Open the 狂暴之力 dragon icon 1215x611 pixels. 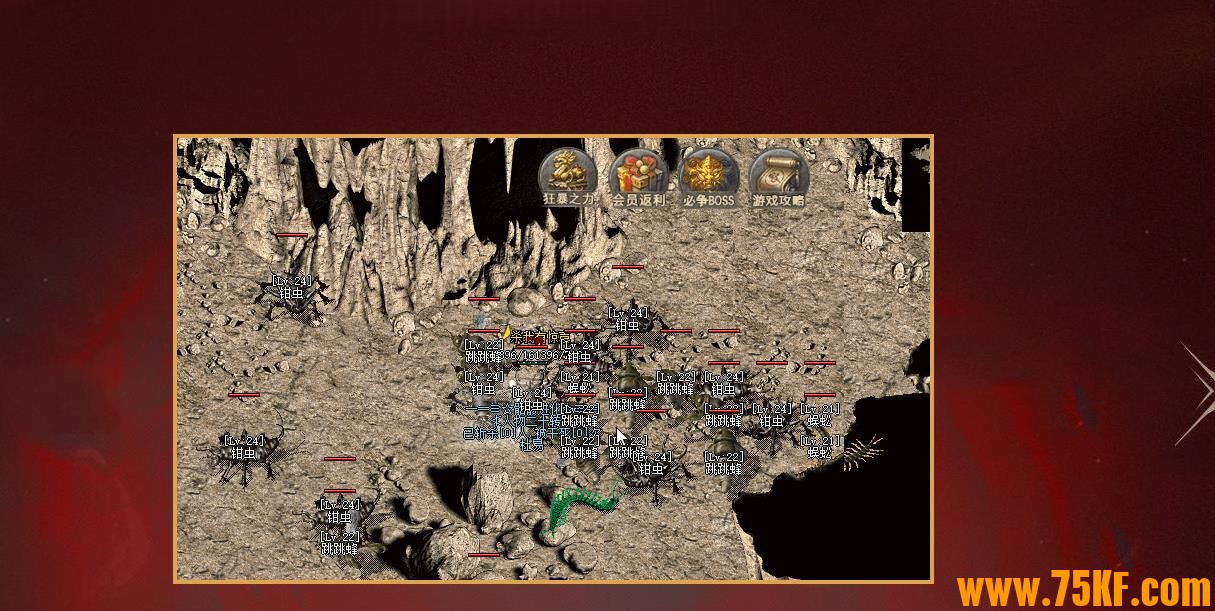[x=568, y=175]
